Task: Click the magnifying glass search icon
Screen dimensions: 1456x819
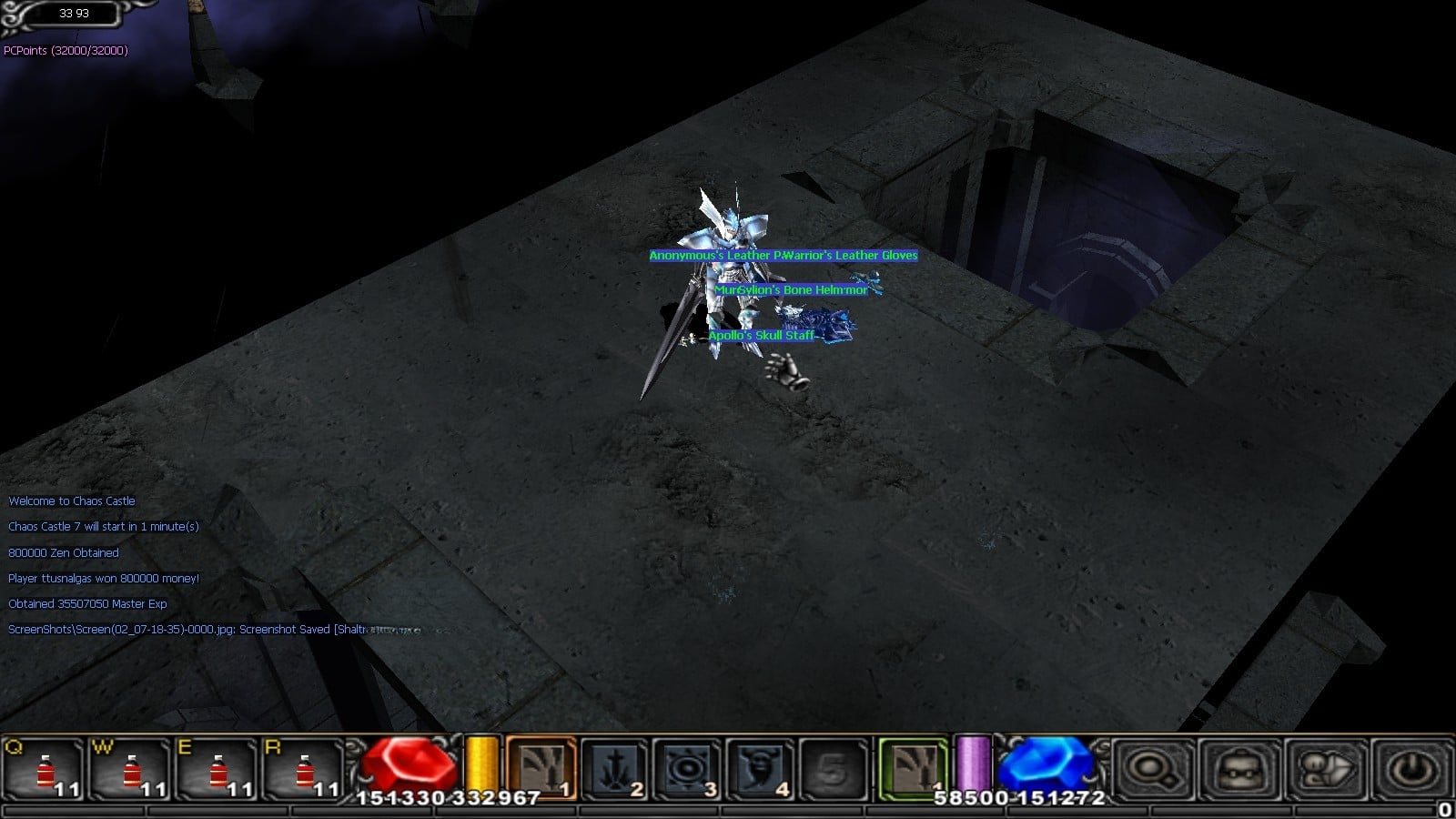Action: coord(1151,769)
